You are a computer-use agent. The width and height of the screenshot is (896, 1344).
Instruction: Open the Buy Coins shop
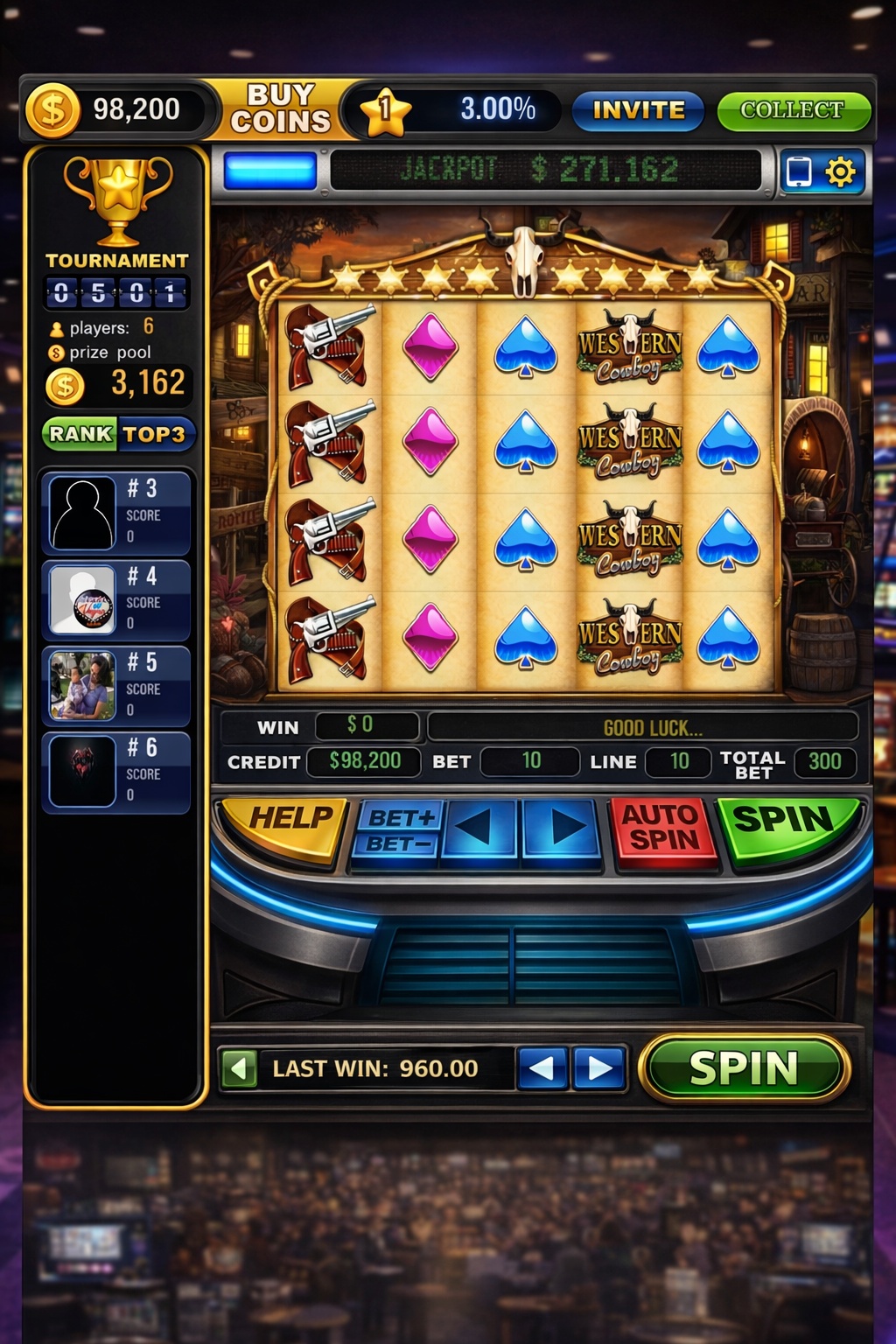coord(280,108)
